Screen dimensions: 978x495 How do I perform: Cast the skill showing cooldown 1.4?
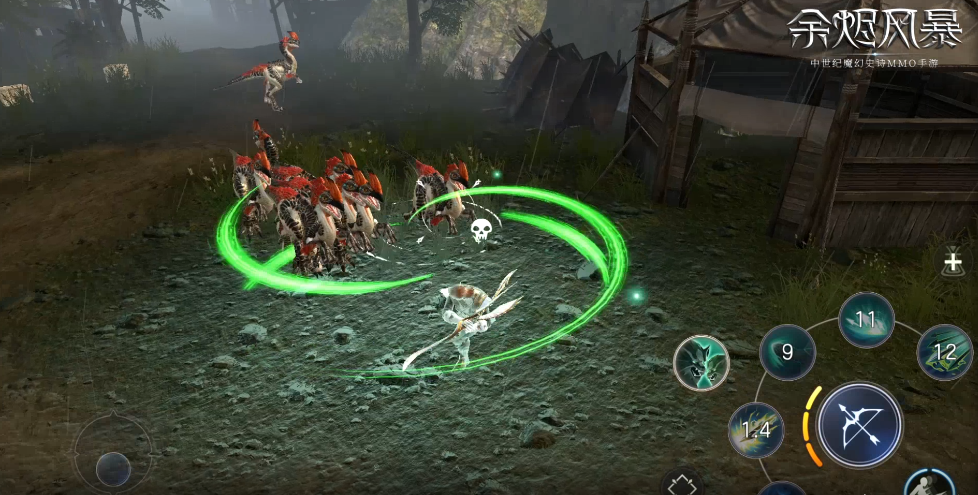(756, 430)
